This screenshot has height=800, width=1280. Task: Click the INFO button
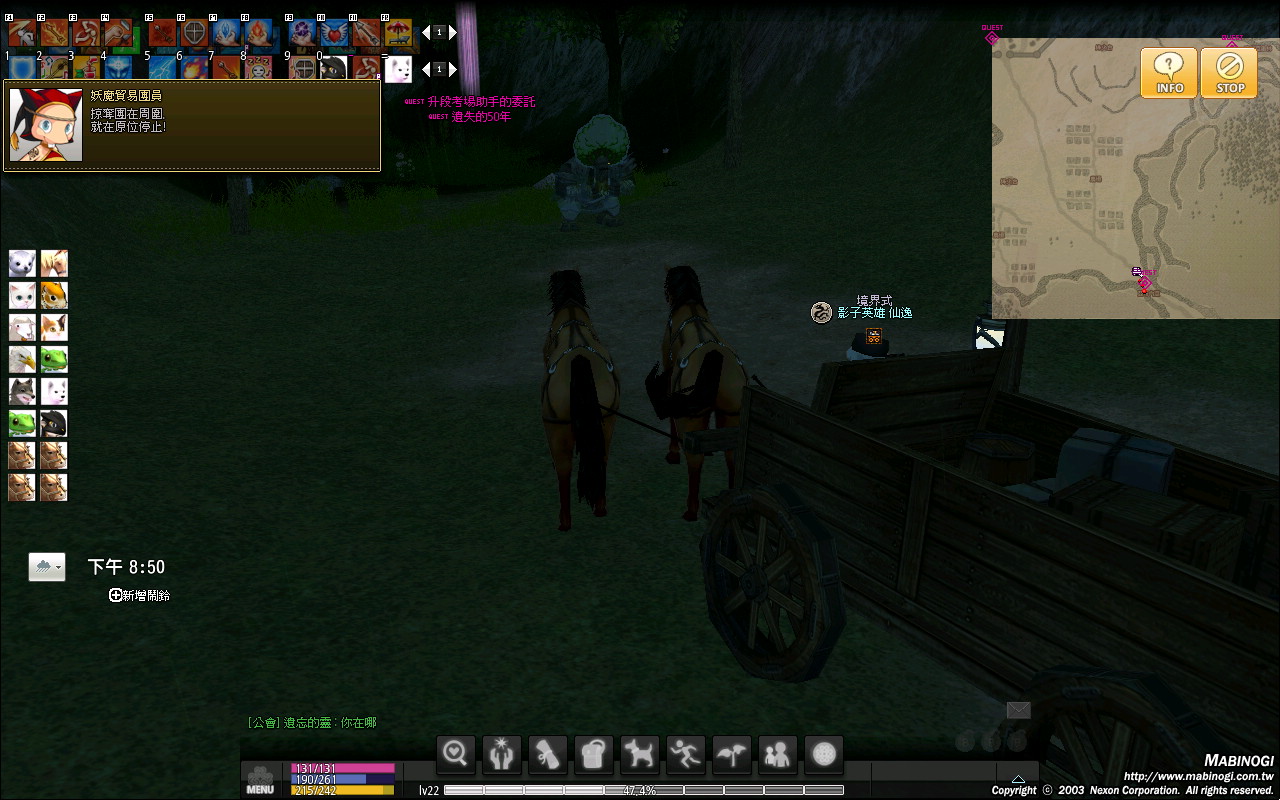[x=1169, y=73]
